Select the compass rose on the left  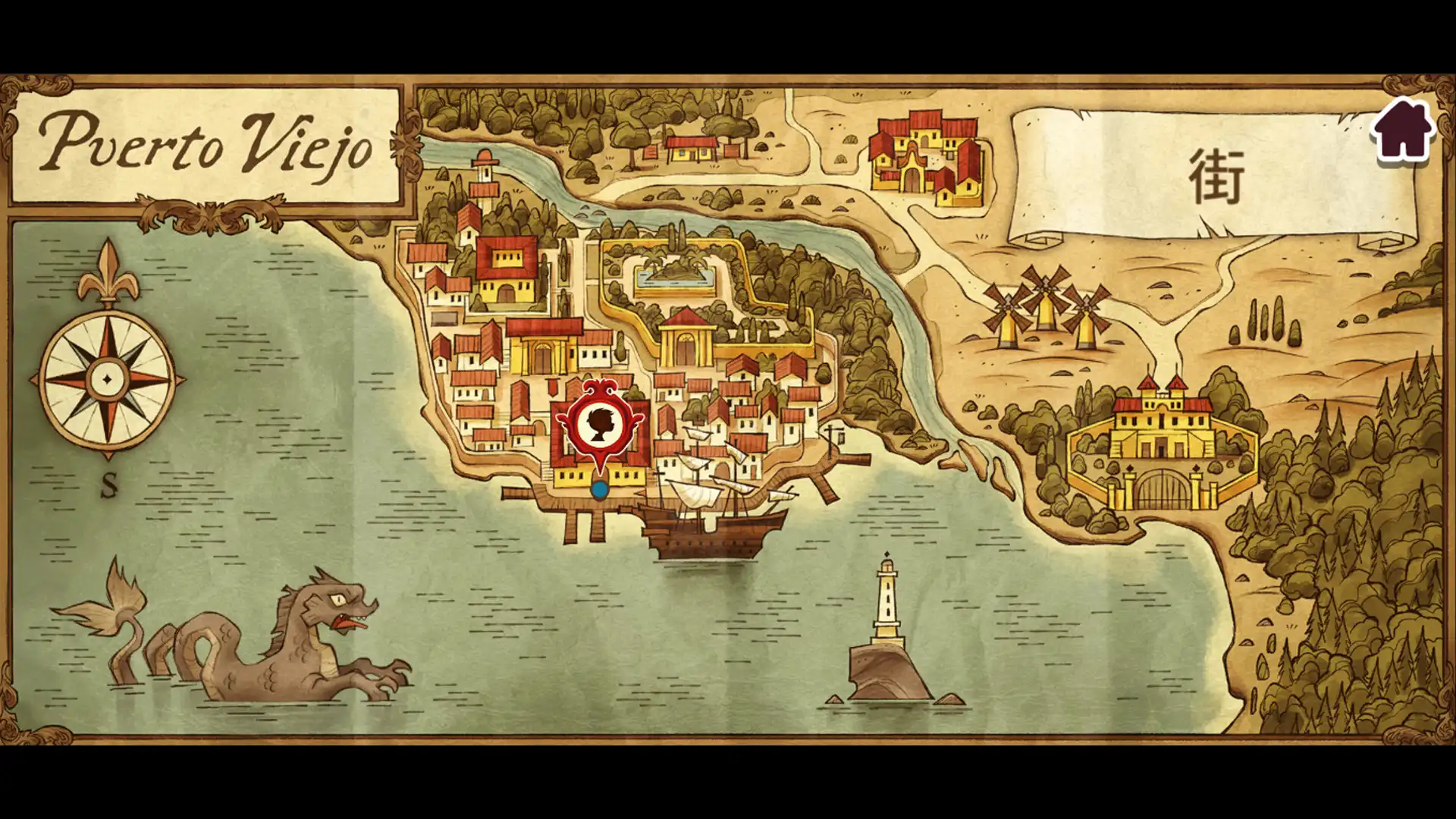click(x=108, y=379)
